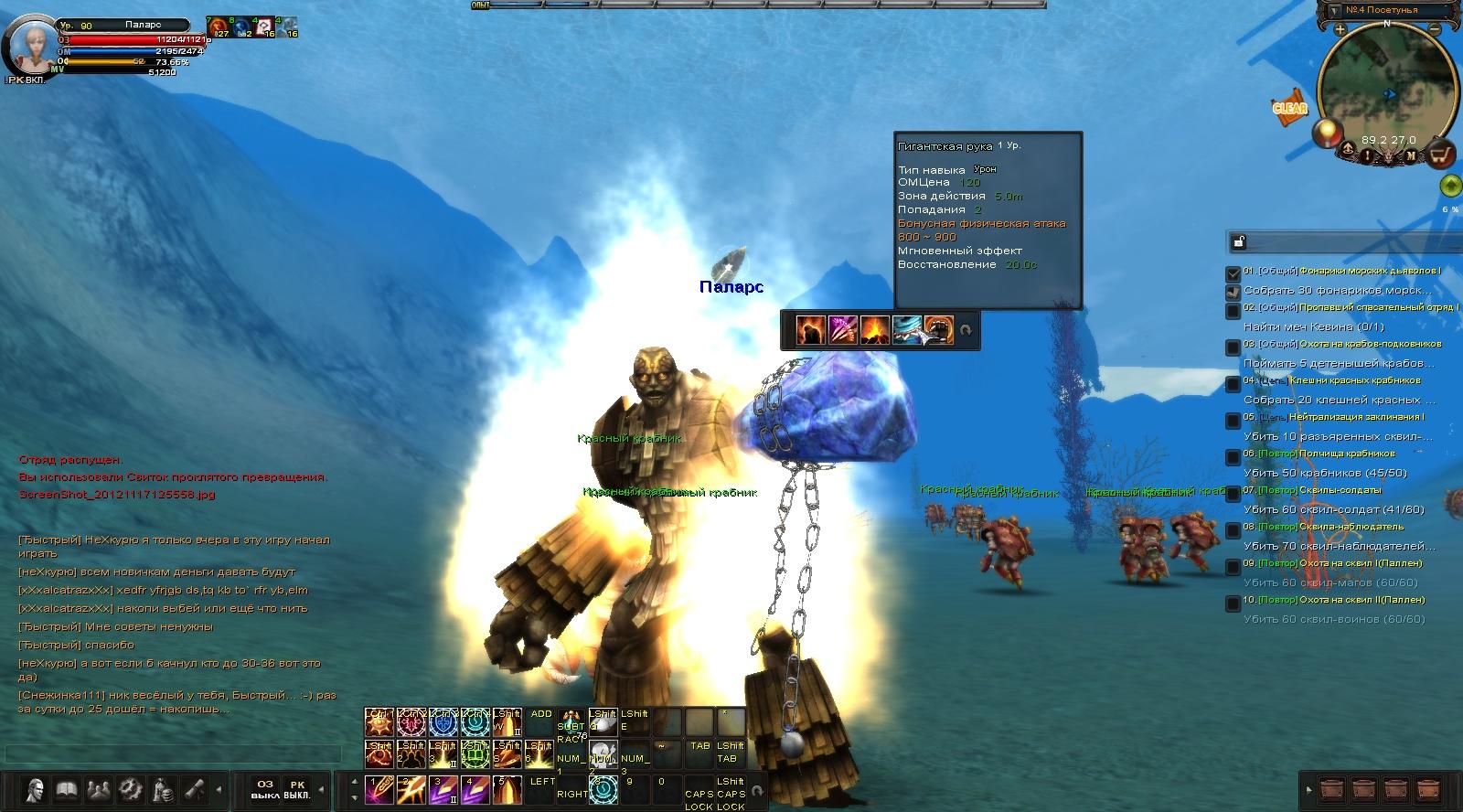Zoom in the minimap with plus button
1463x812 pixels.
pos(1340,30)
